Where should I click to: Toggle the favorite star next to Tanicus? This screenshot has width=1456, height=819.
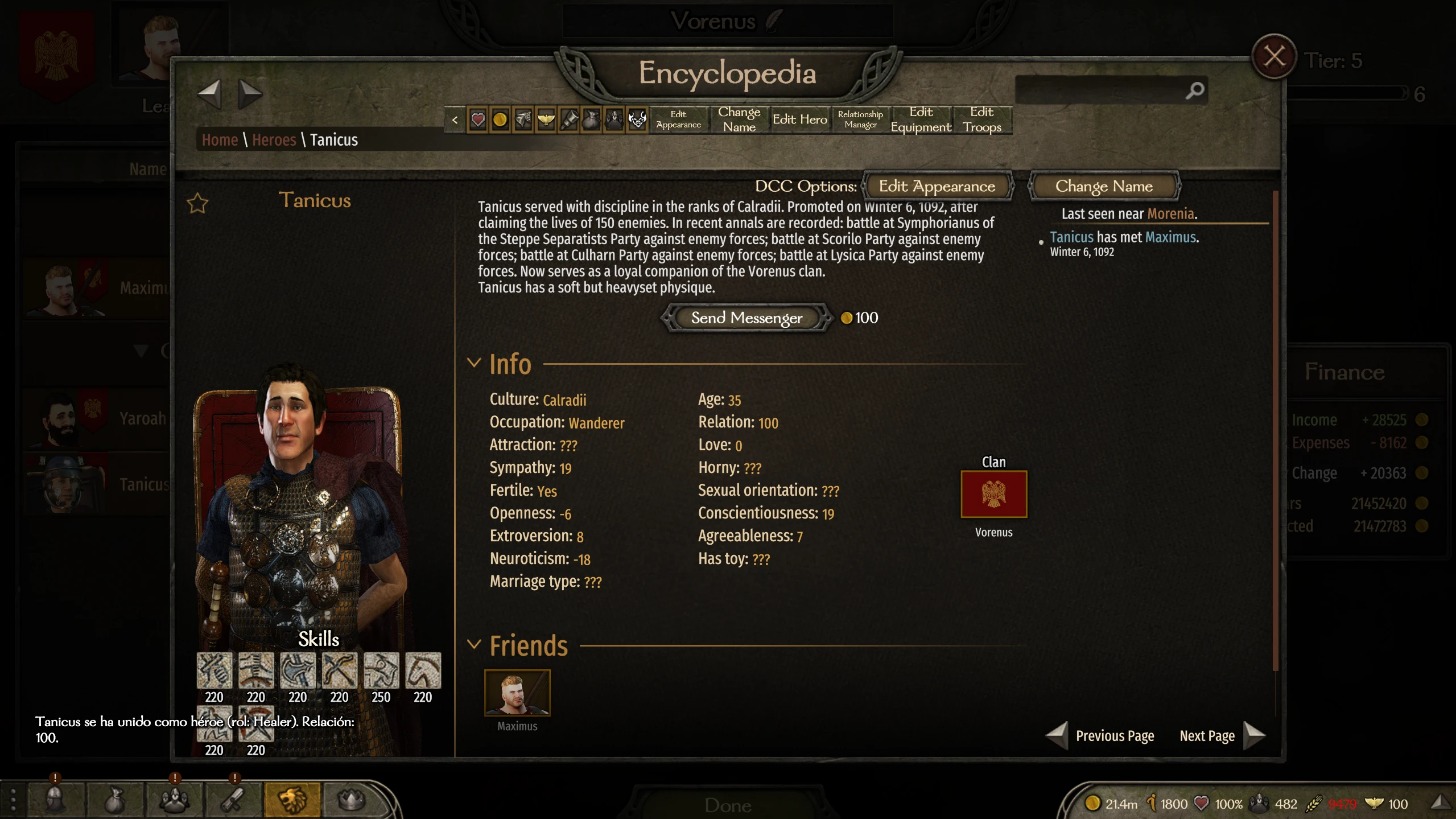(x=197, y=203)
